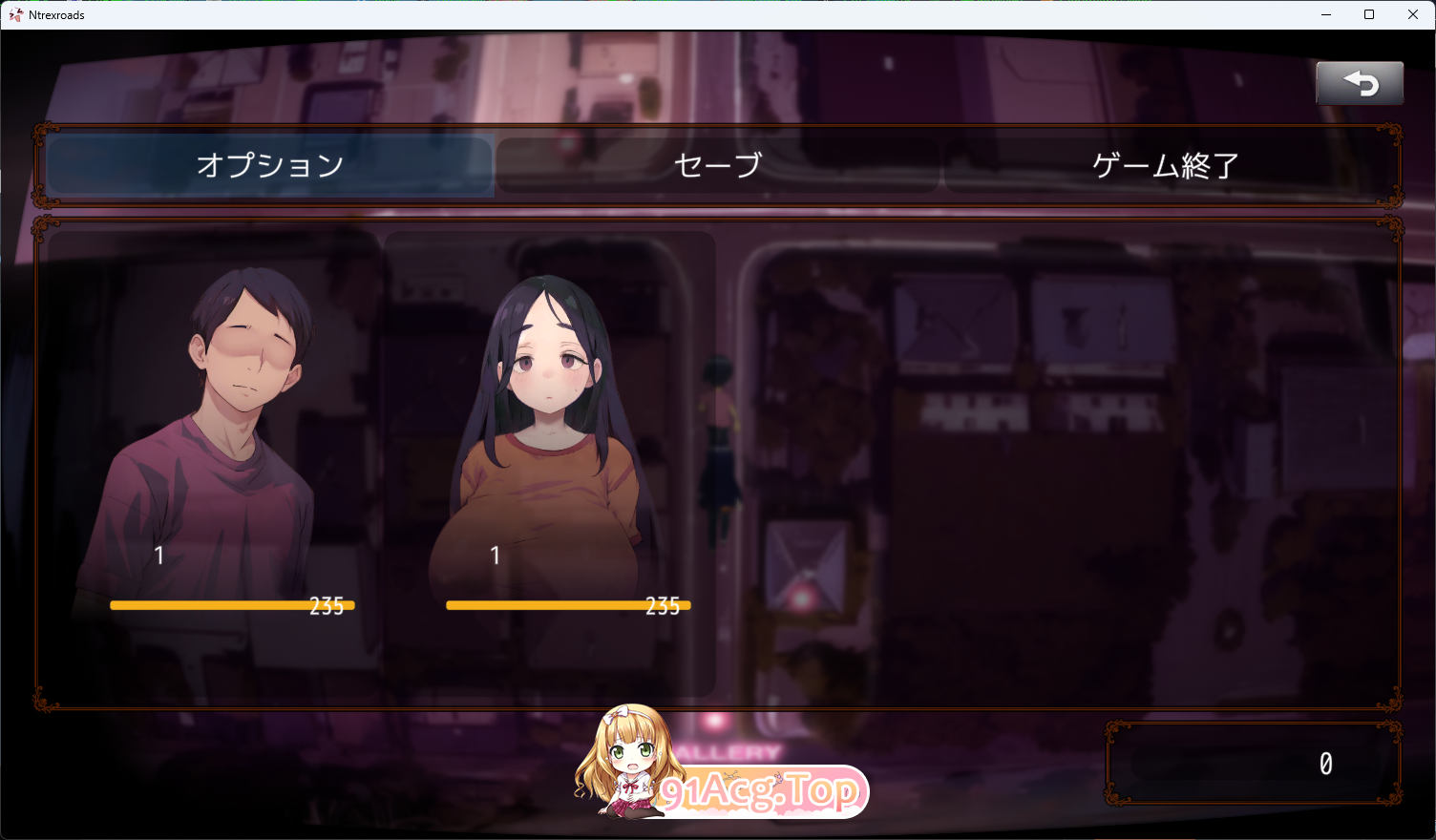Image resolution: width=1436 pixels, height=840 pixels.
Task: Minimize the Ntrexroads window
Action: pyautogui.click(x=1326, y=14)
